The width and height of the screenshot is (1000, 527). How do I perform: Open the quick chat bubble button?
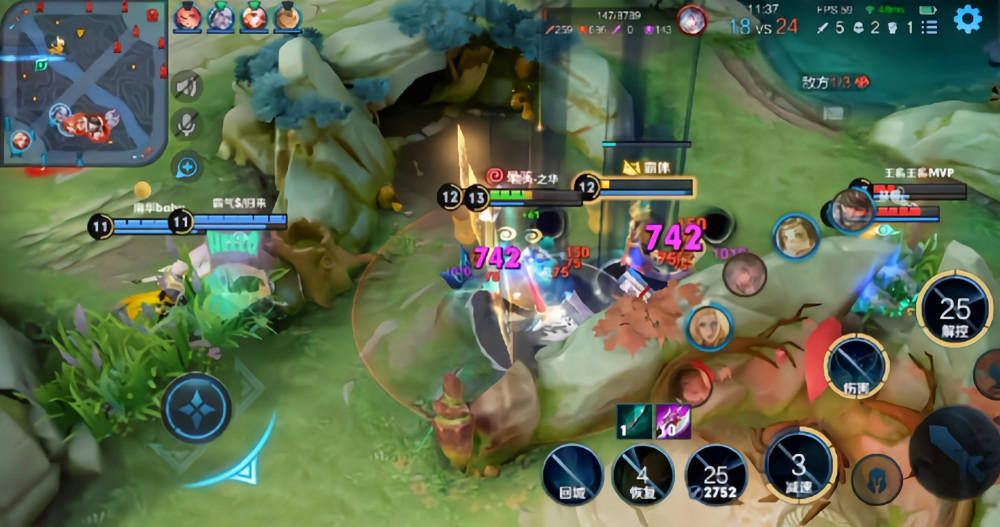(186, 166)
